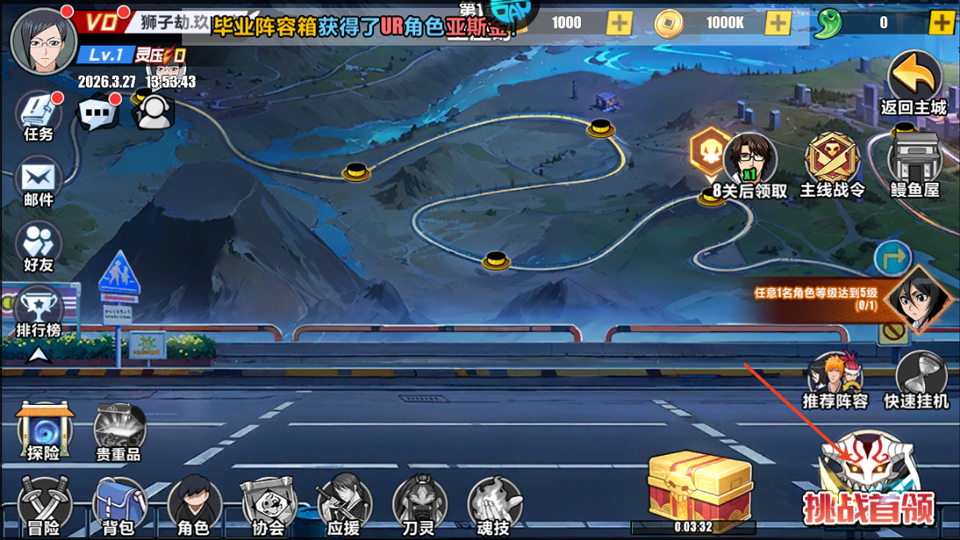Open the 背包 backpack
The width and height of the screenshot is (960, 540).
(x=119, y=503)
